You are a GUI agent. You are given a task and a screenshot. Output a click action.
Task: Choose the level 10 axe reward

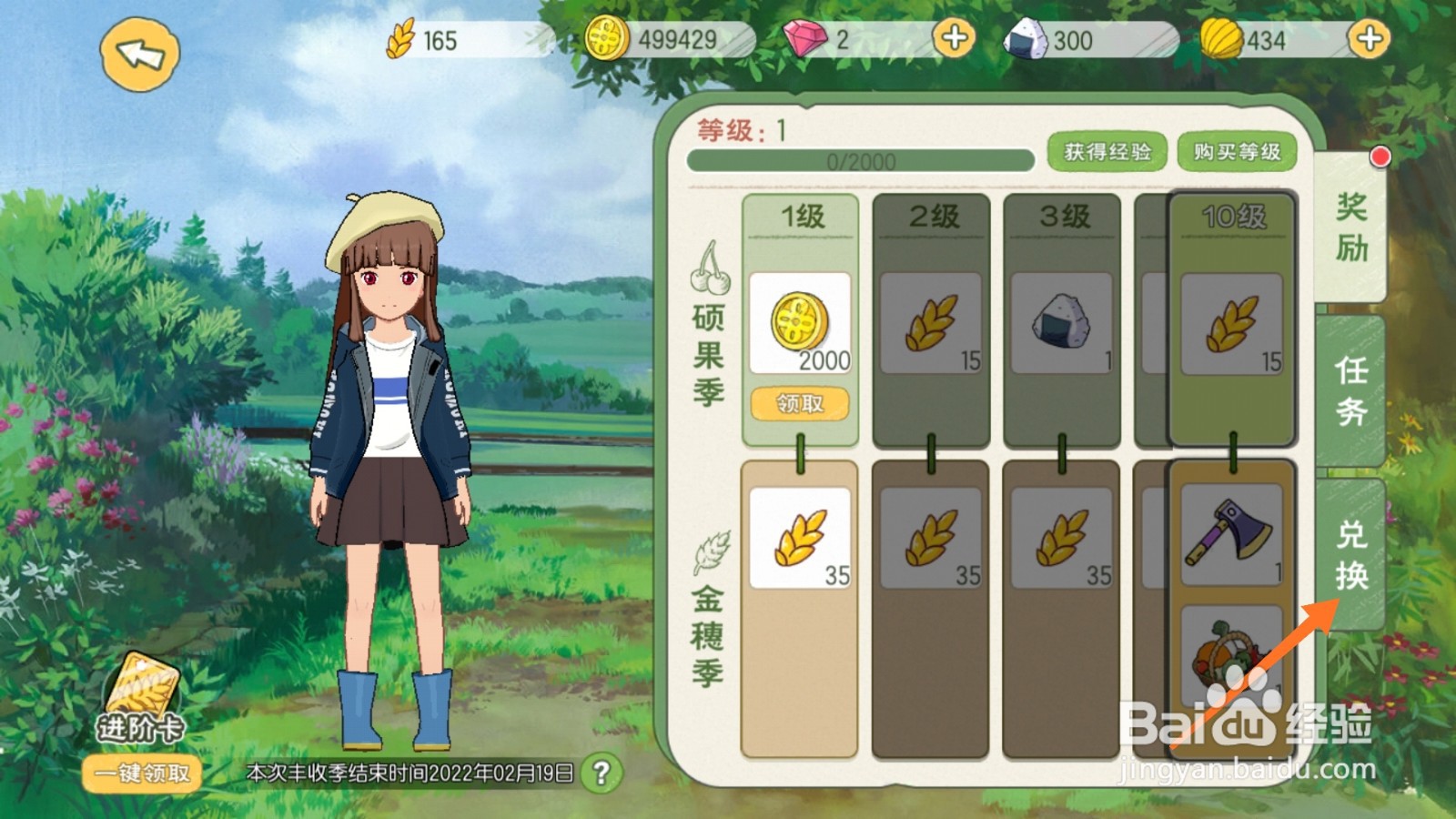(1231, 534)
